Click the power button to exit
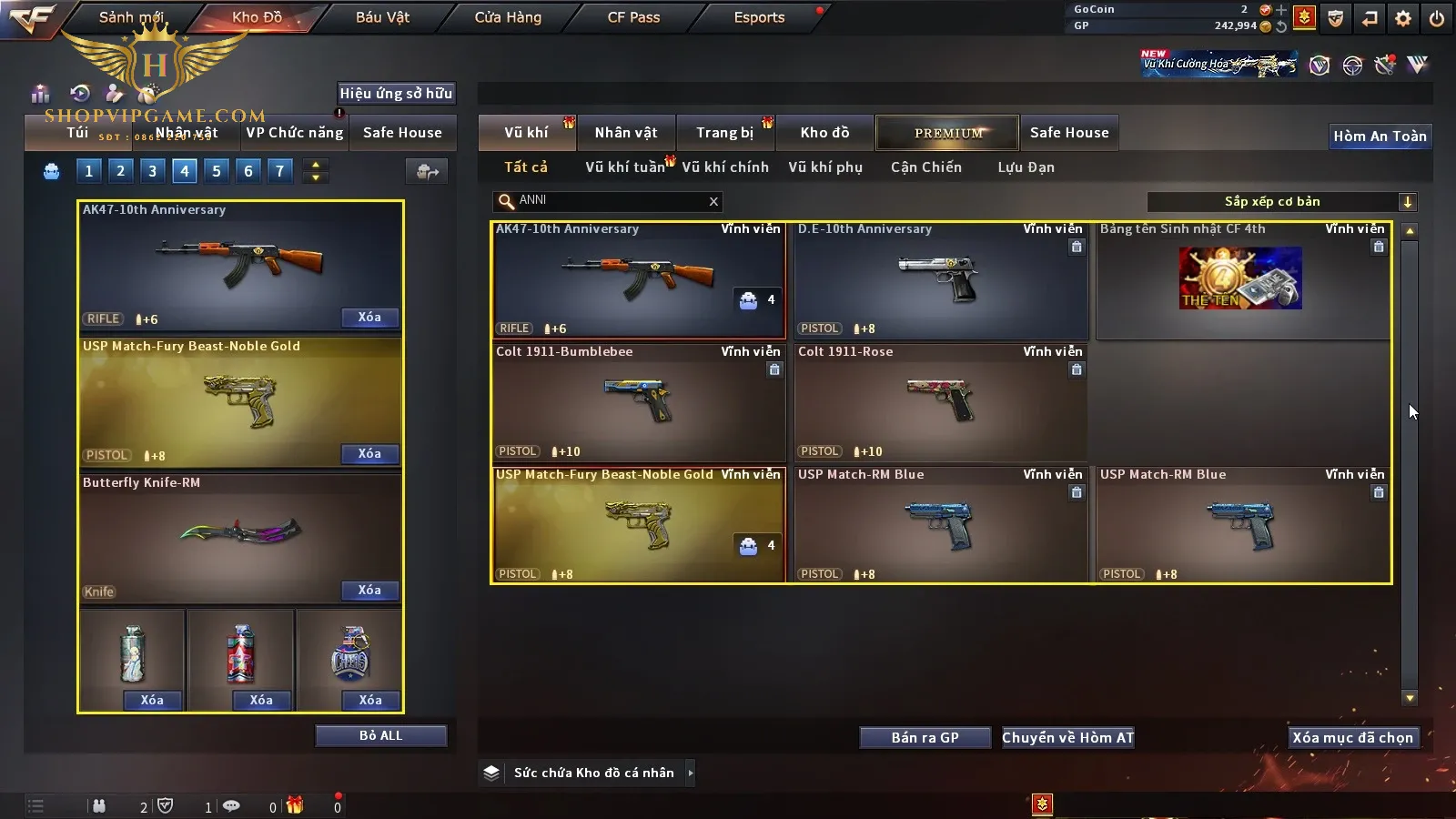The width and height of the screenshot is (1456, 819). [1437, 18]
